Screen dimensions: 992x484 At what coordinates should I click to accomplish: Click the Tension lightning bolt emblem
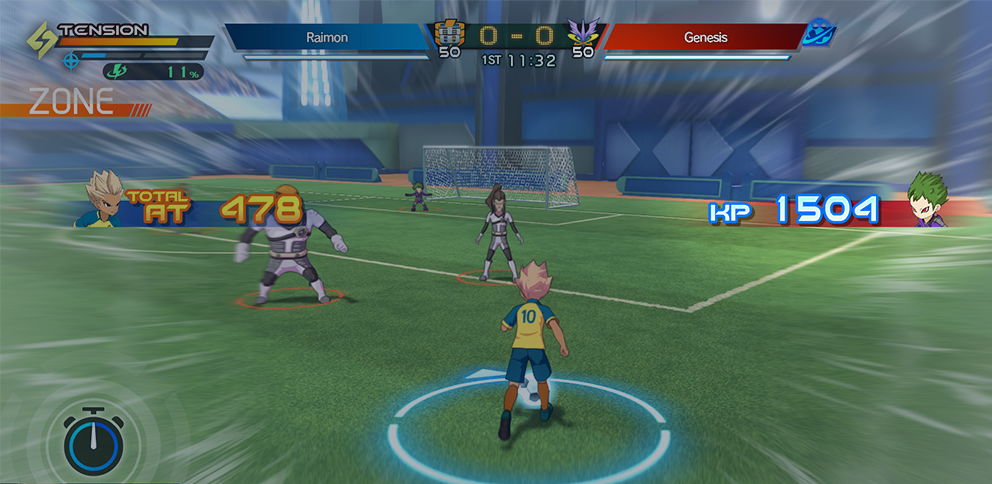coord(41,41)
